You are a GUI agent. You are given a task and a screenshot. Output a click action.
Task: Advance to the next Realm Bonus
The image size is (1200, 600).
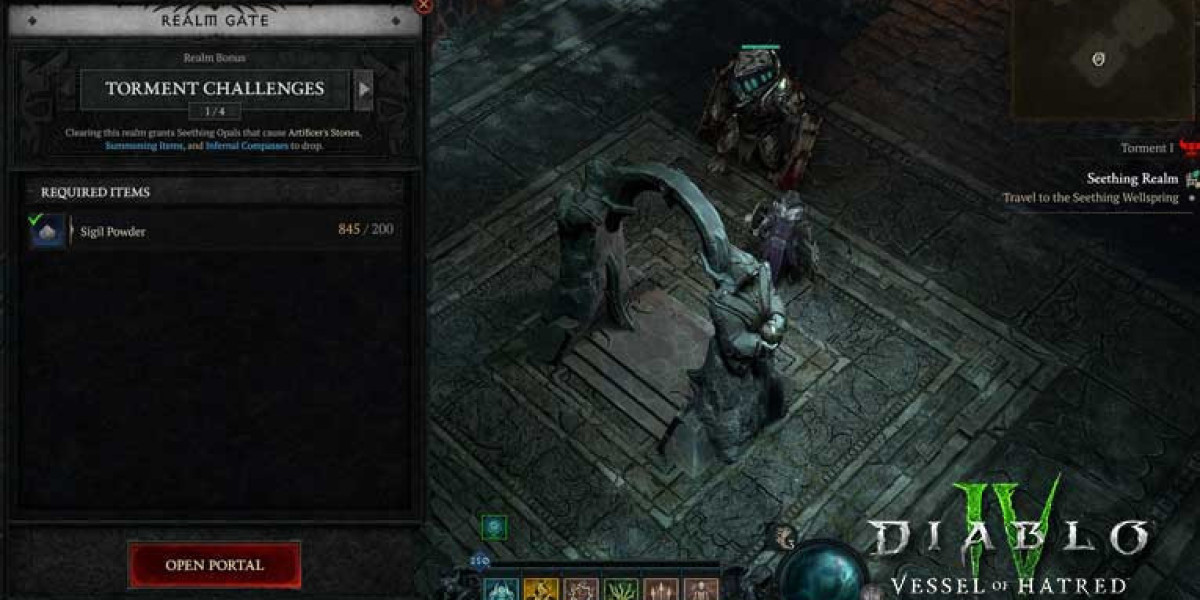click(x=364, y=89)
